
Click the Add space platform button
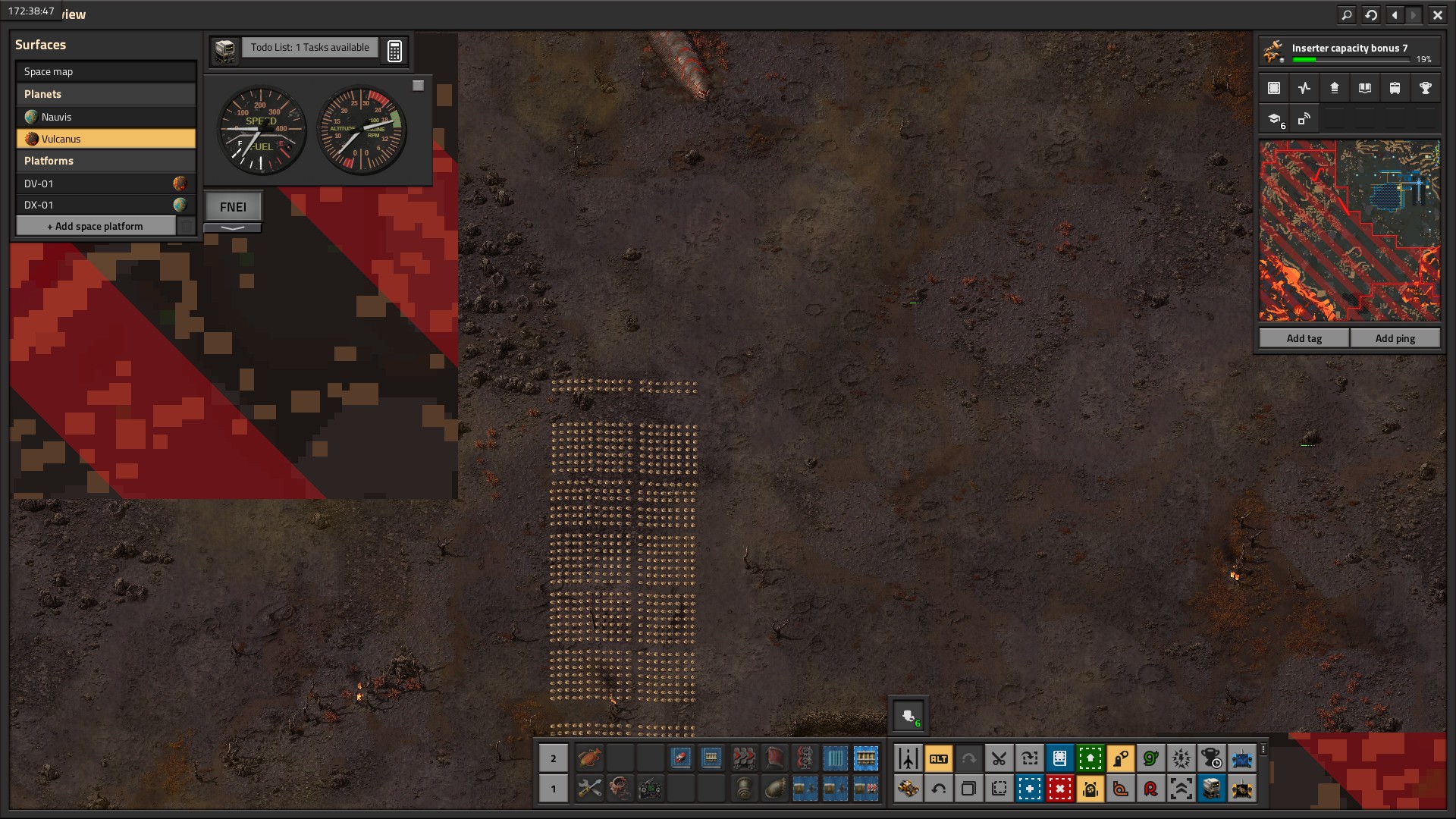coord(96,226)
